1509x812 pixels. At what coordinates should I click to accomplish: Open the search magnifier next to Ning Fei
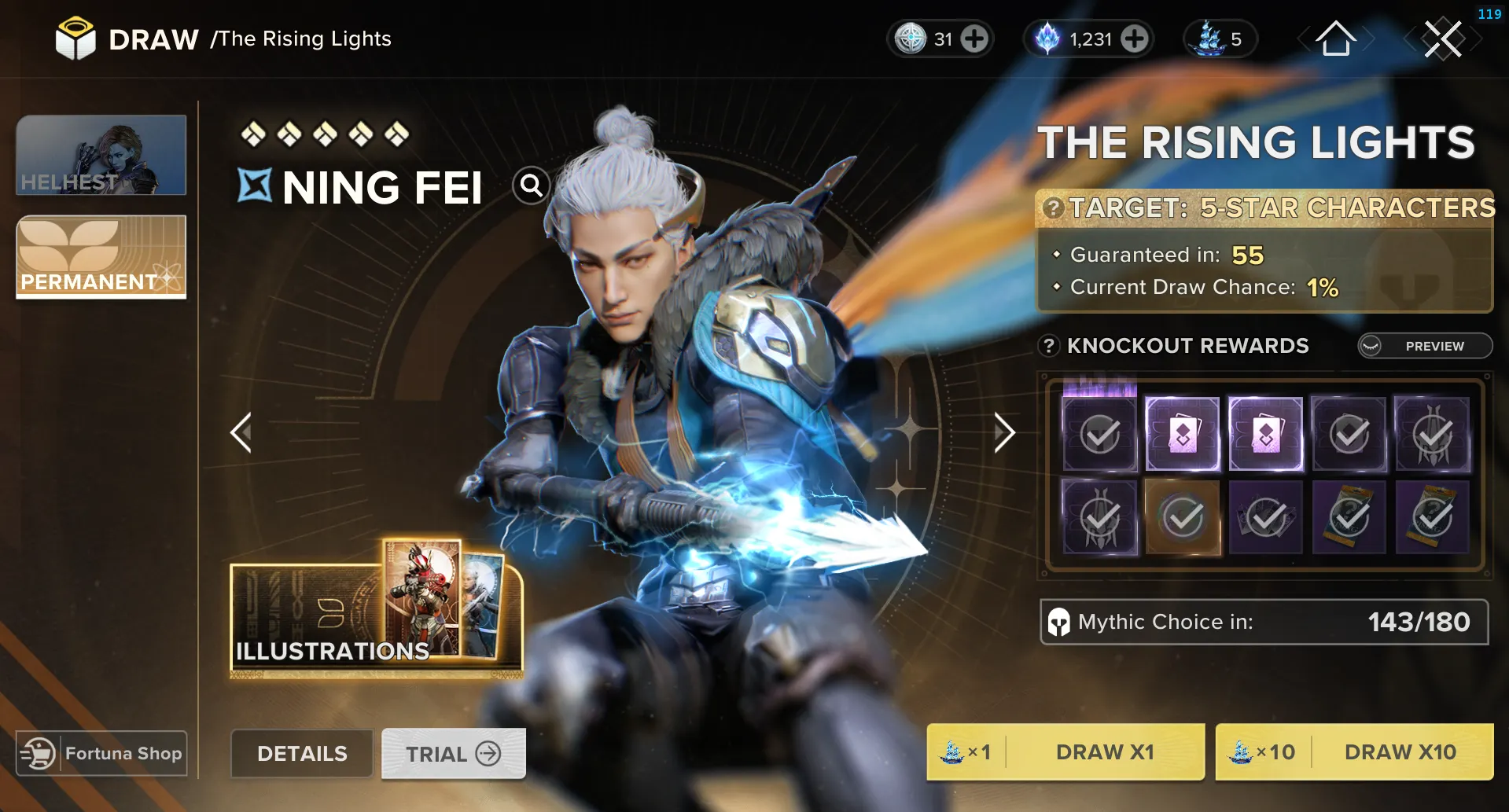532,186
